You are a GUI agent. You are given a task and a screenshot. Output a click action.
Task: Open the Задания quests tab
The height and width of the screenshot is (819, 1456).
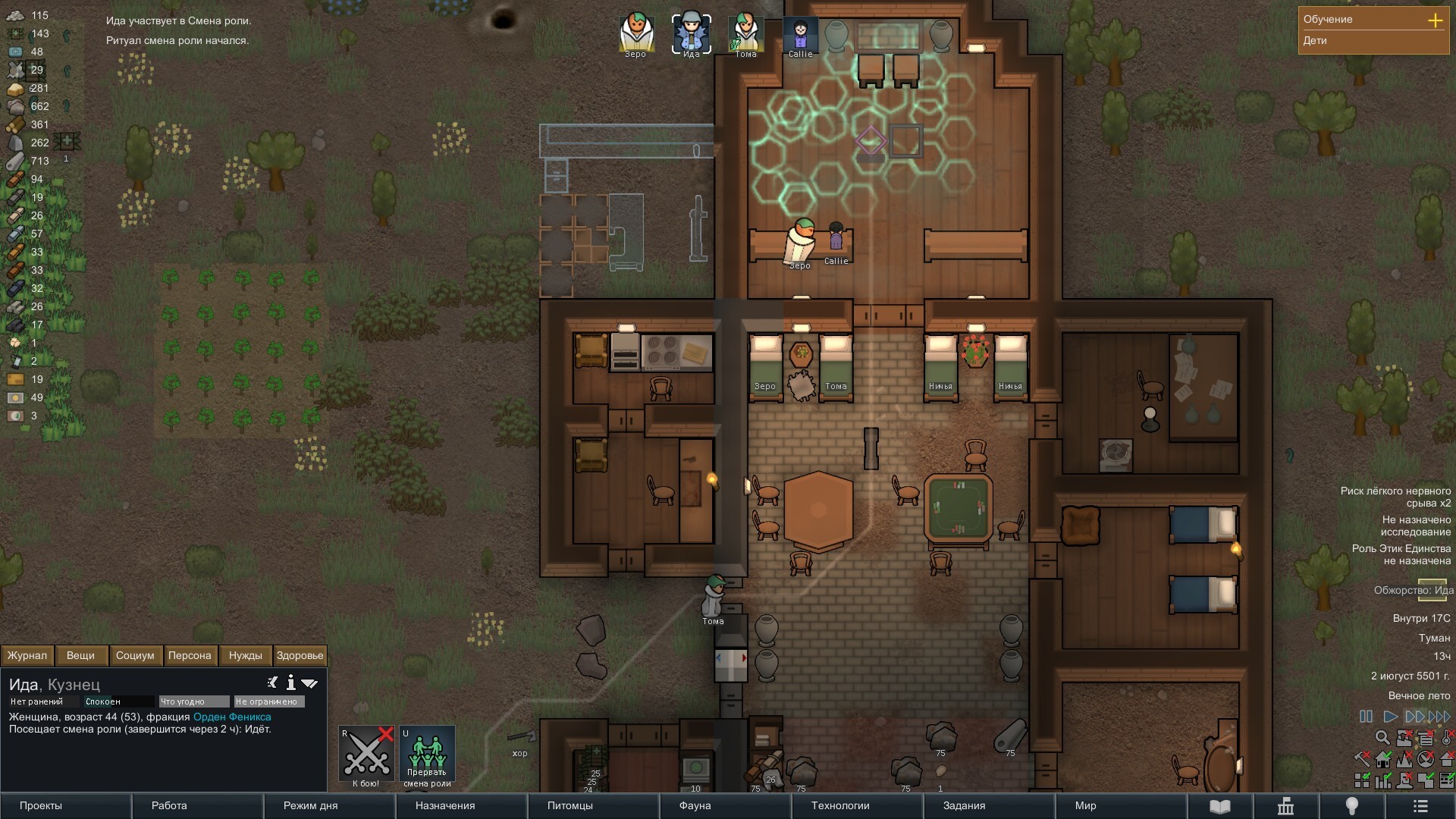pos(989,805)
